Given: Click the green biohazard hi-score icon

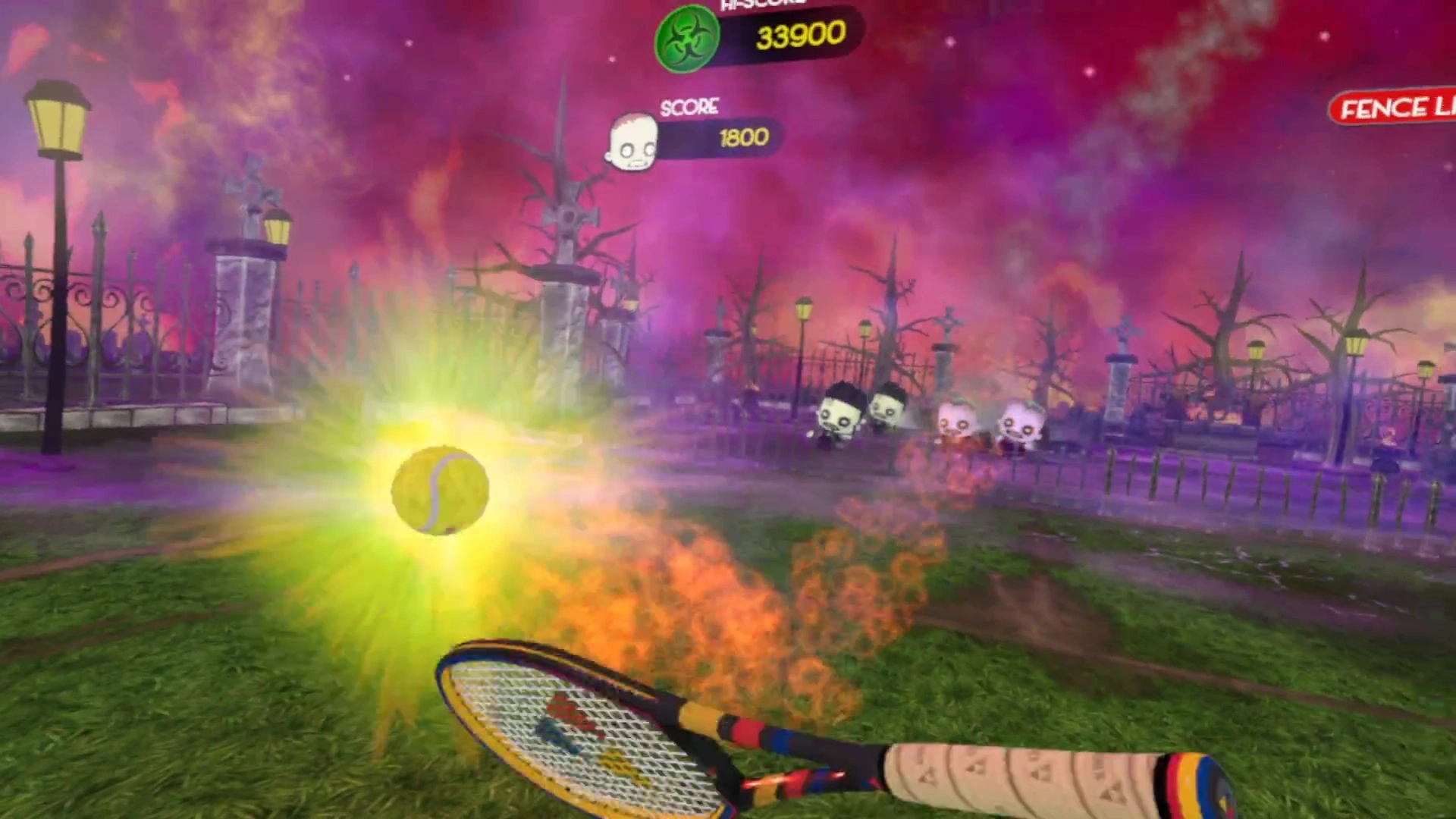Looking at the screenshot, I should click(x=686, y=39).
